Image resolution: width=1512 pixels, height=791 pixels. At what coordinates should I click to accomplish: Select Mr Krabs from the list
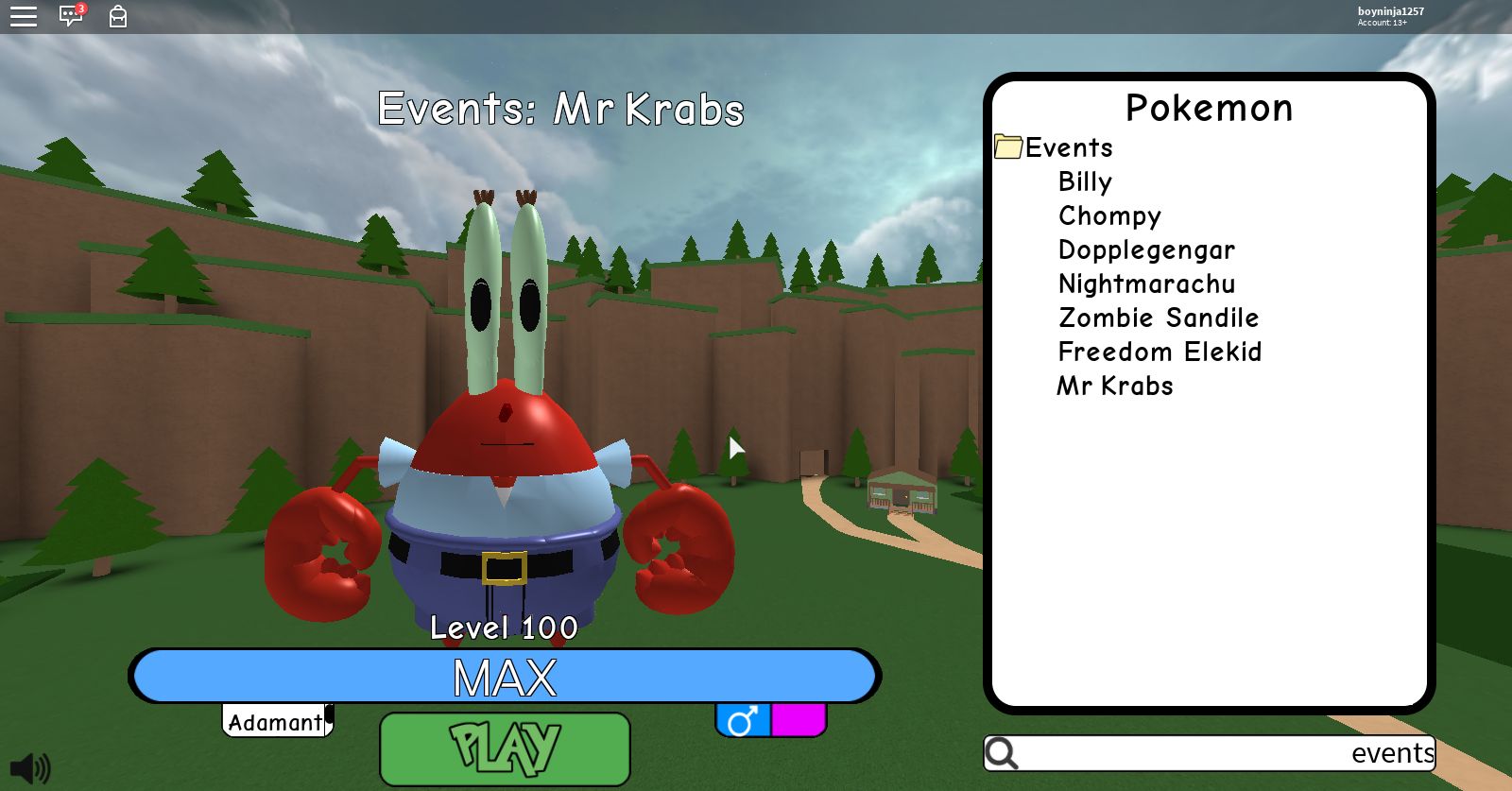point(1114,386)
